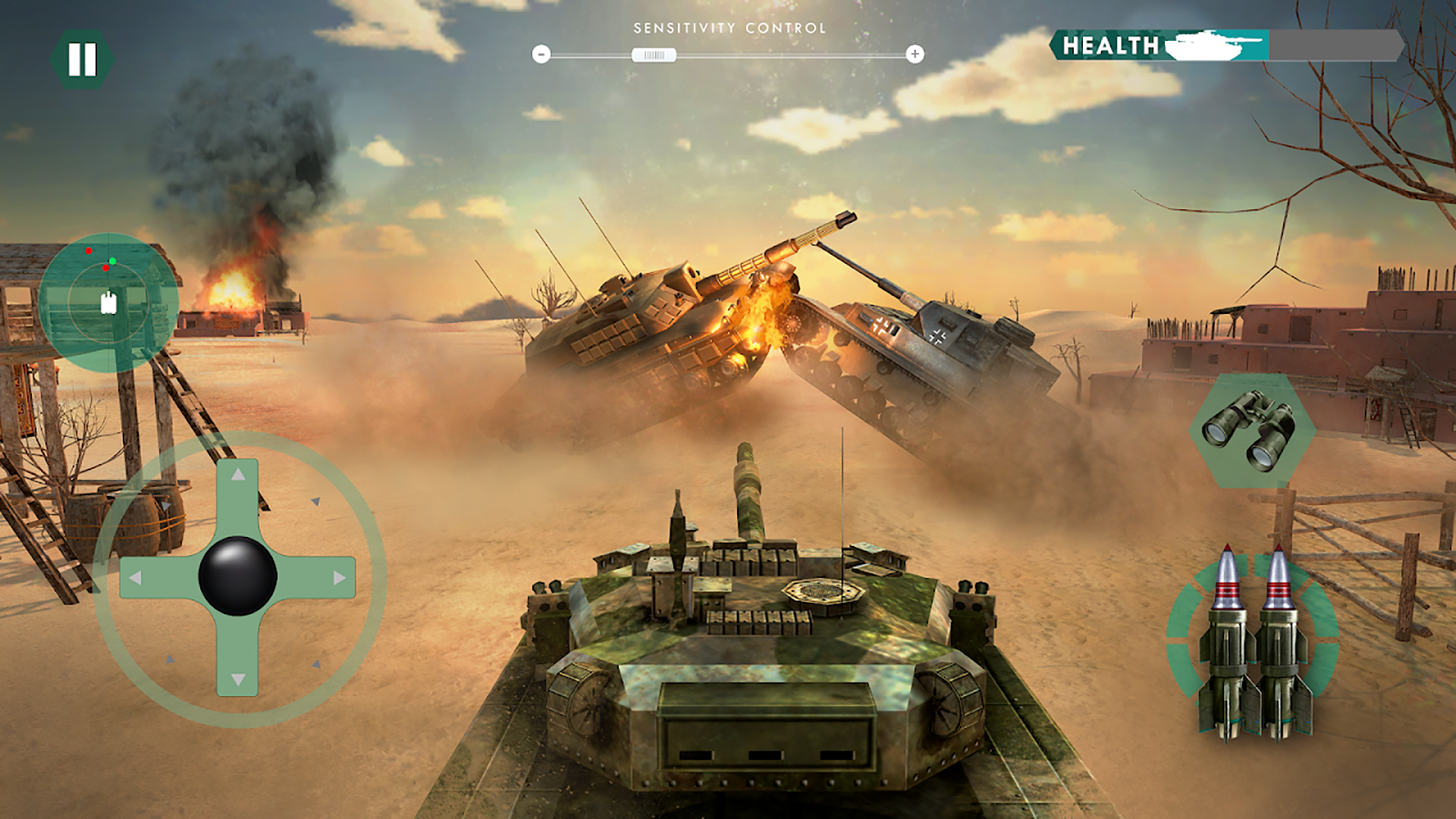Pause the game
The height and width of the screenshot is (819, 1456).
(x=82, y=59)
